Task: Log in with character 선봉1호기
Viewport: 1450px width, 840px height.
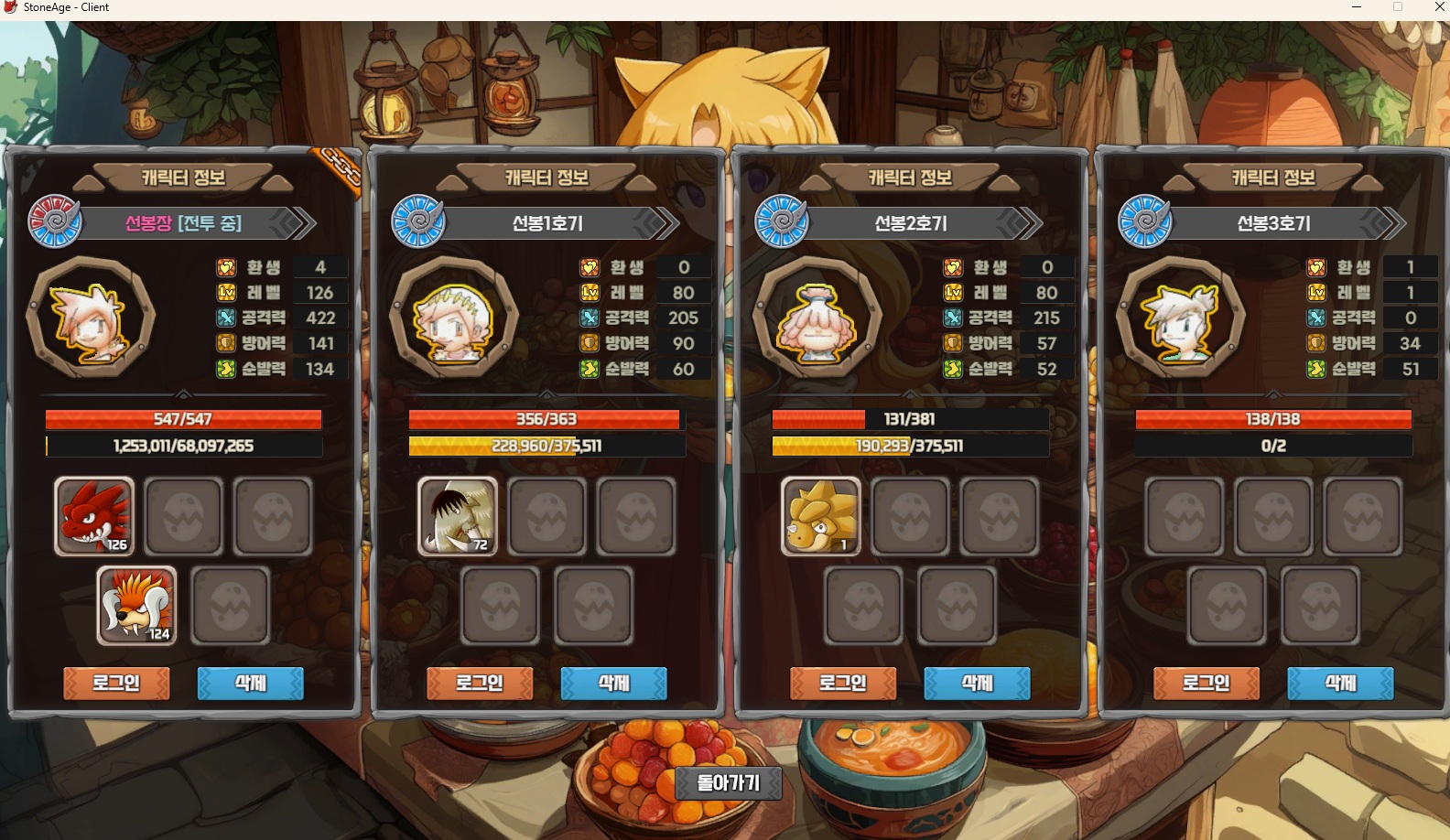Action: pos(480,683)
